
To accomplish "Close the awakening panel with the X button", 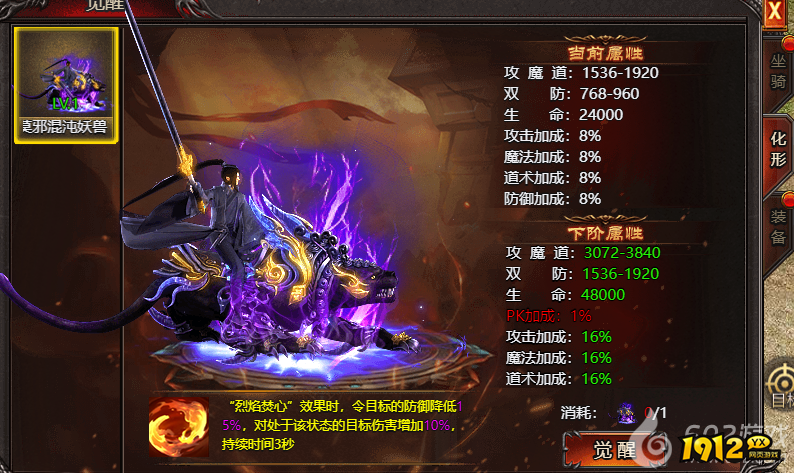I will pyautogui.click(x=774, y=12).
